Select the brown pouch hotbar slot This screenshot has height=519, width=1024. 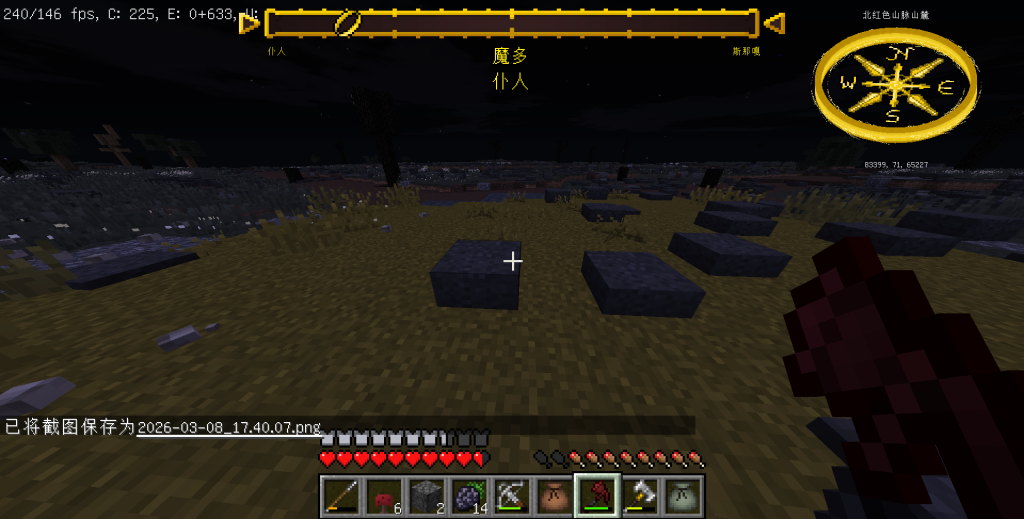tap(554, 495)
